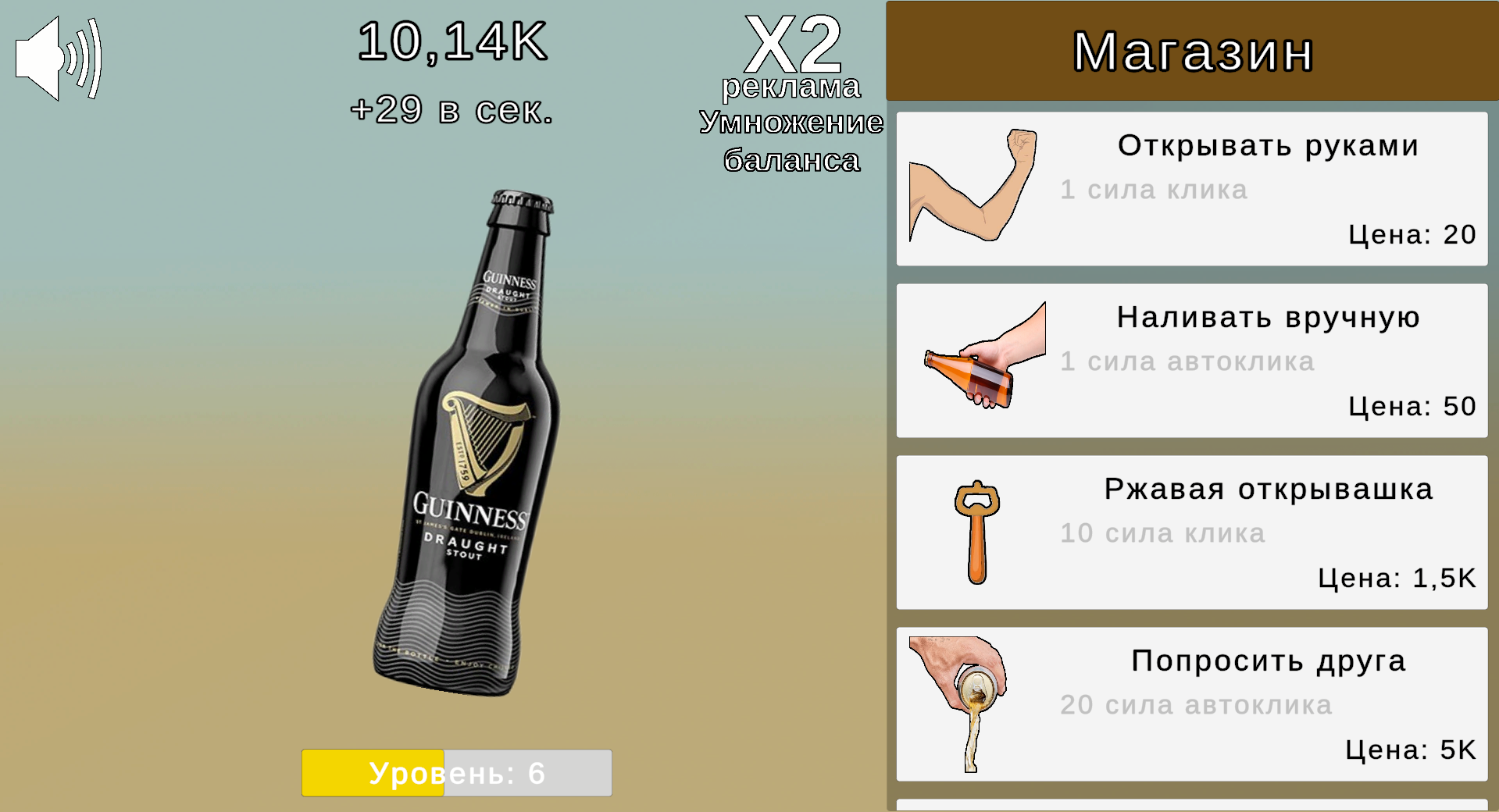This screenshot has height=812, width=1499.
Task: Click the level 6 progress bar
Action: pos(456,772)
